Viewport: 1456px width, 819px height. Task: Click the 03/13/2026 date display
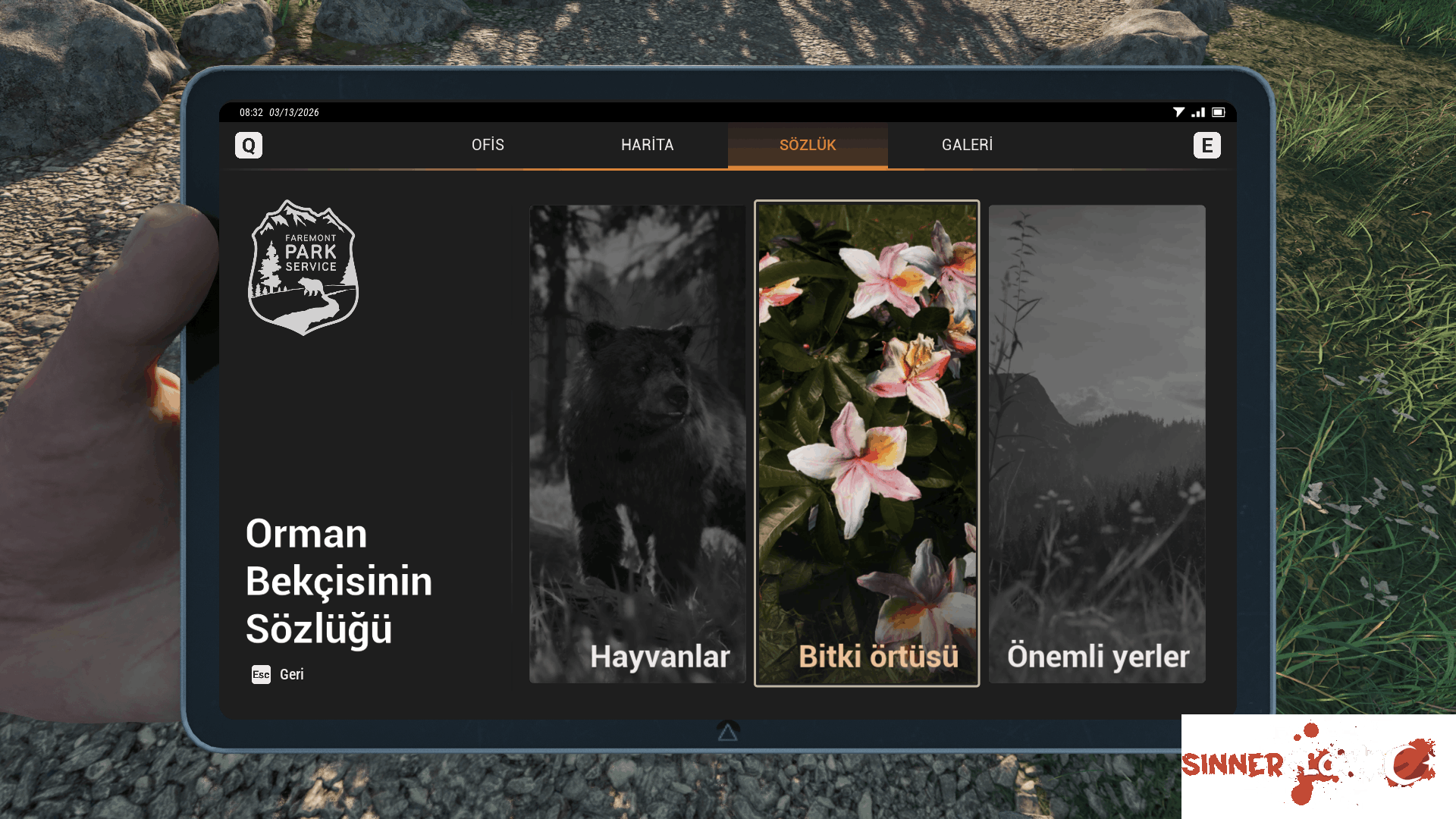pos(295,112)
